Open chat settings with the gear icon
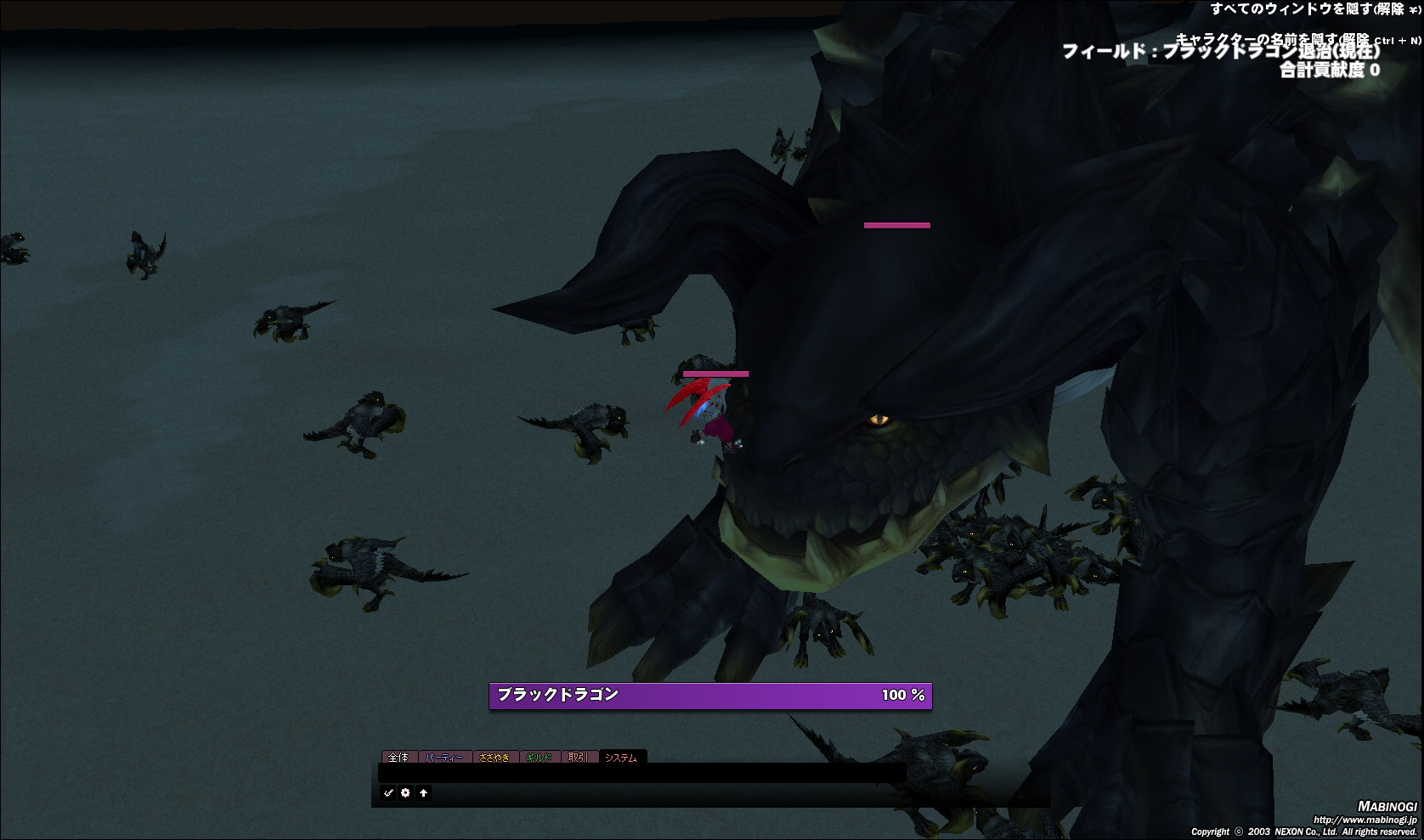Screen dimensions: 1424x840 coord(405,792)
